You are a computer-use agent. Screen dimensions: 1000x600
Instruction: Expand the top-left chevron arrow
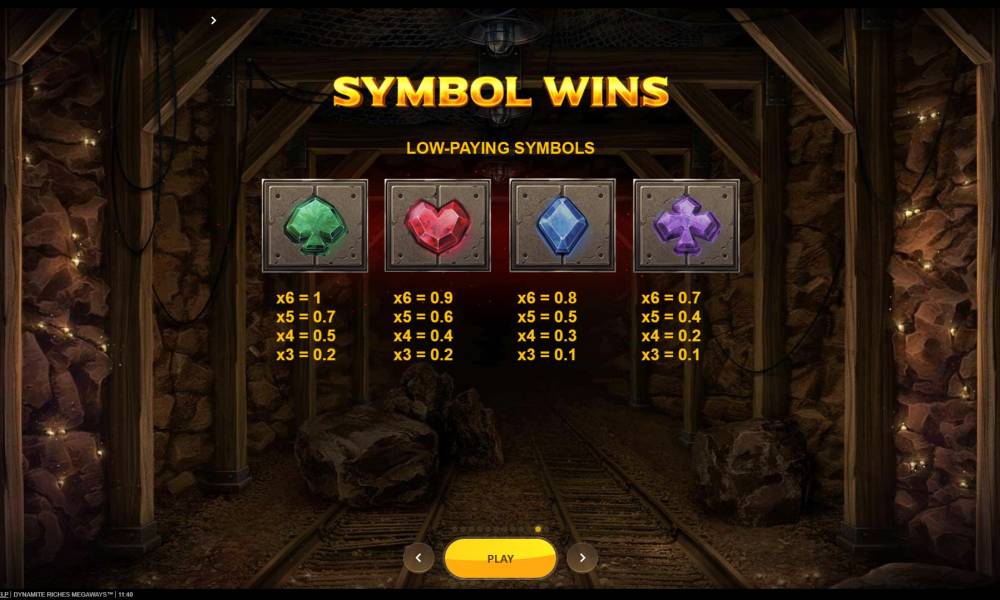(213, 20)
